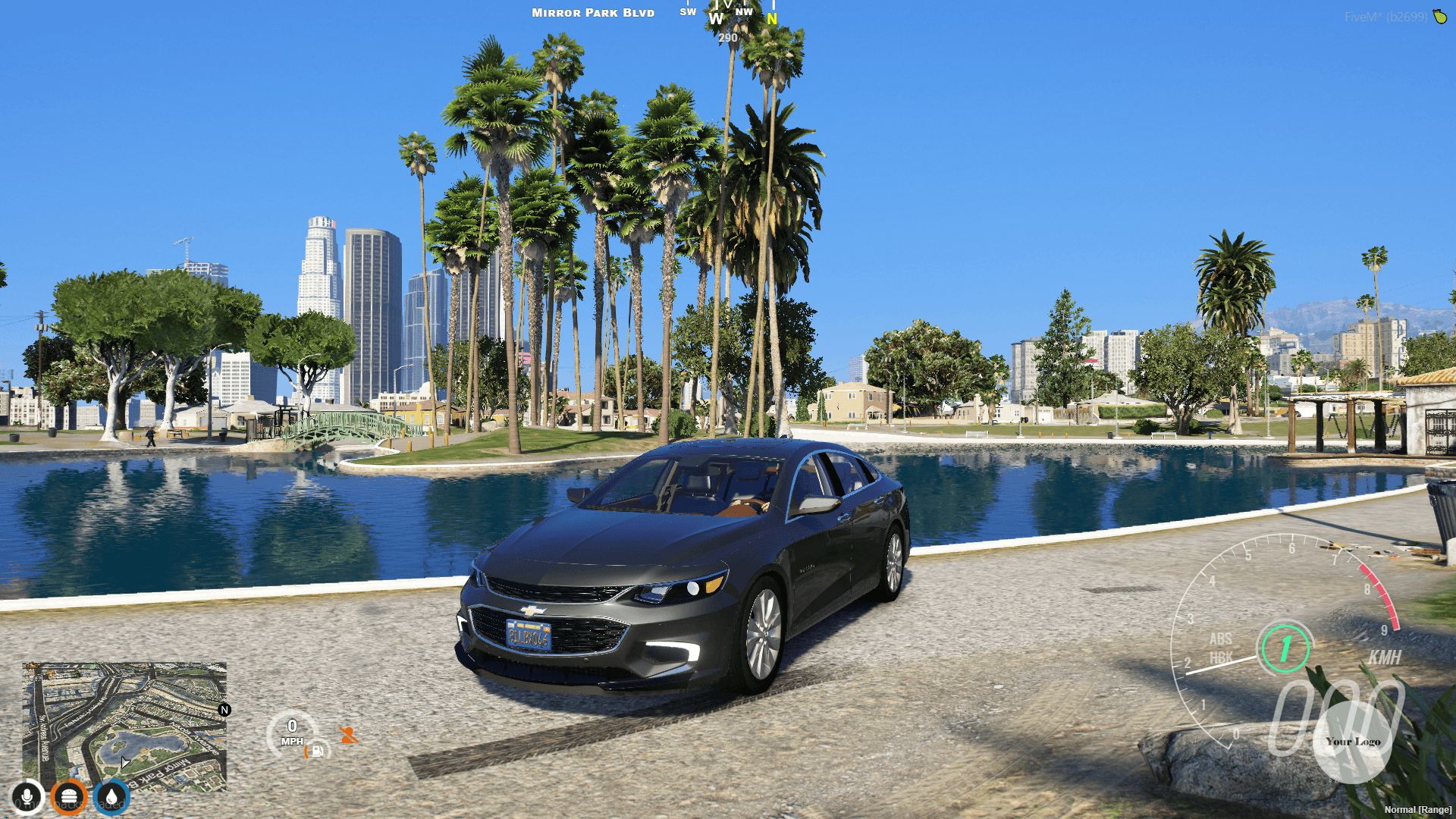1456x819 pixels.
Task: Select the fuel pump icon beside the speedometer
Action: pos(317,751)
